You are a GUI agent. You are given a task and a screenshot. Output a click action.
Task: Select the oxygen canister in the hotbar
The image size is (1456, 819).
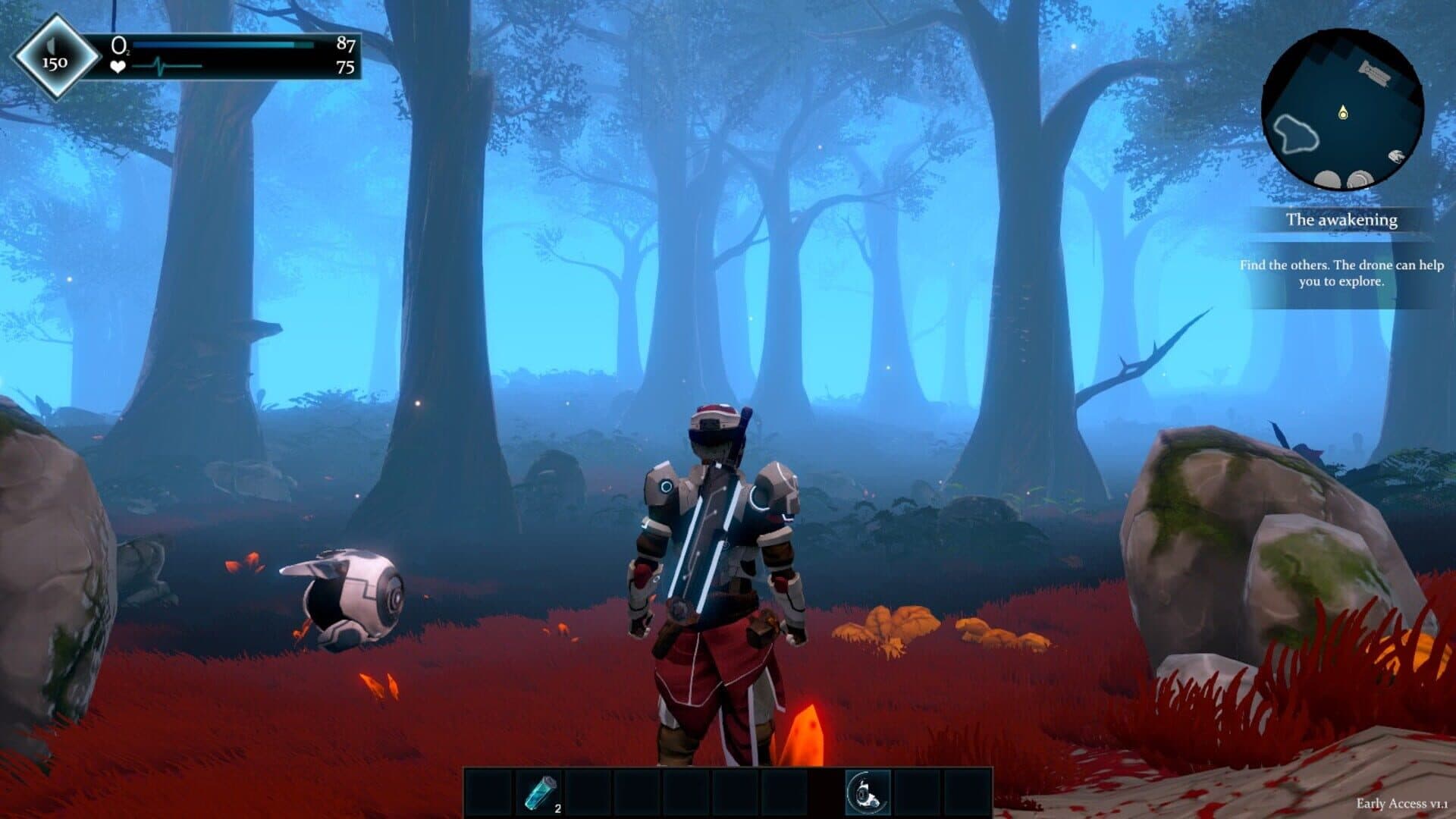(541, 792)
